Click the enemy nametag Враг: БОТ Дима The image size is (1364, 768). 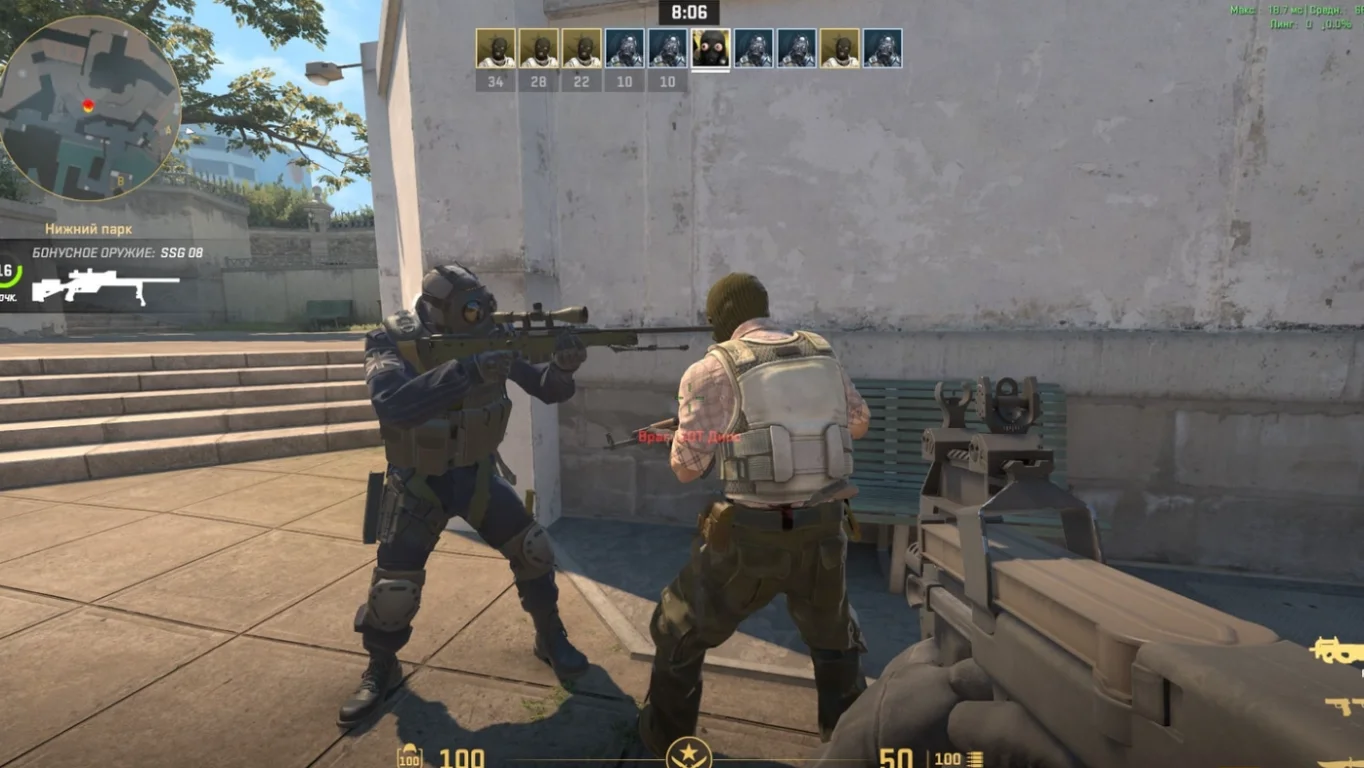click(687, 434)
